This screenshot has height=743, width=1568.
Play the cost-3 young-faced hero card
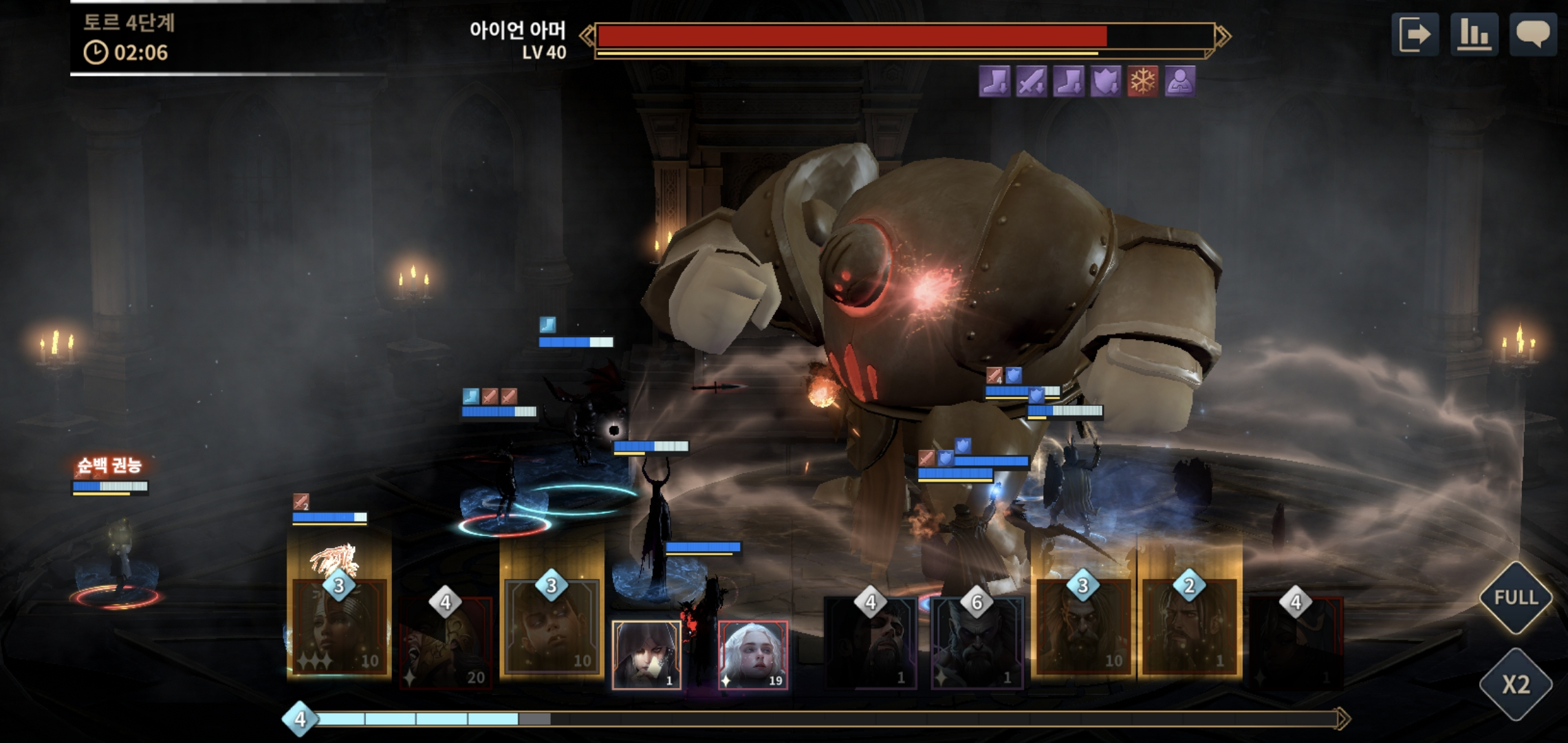pyautogui.click(x=552, y=626)
